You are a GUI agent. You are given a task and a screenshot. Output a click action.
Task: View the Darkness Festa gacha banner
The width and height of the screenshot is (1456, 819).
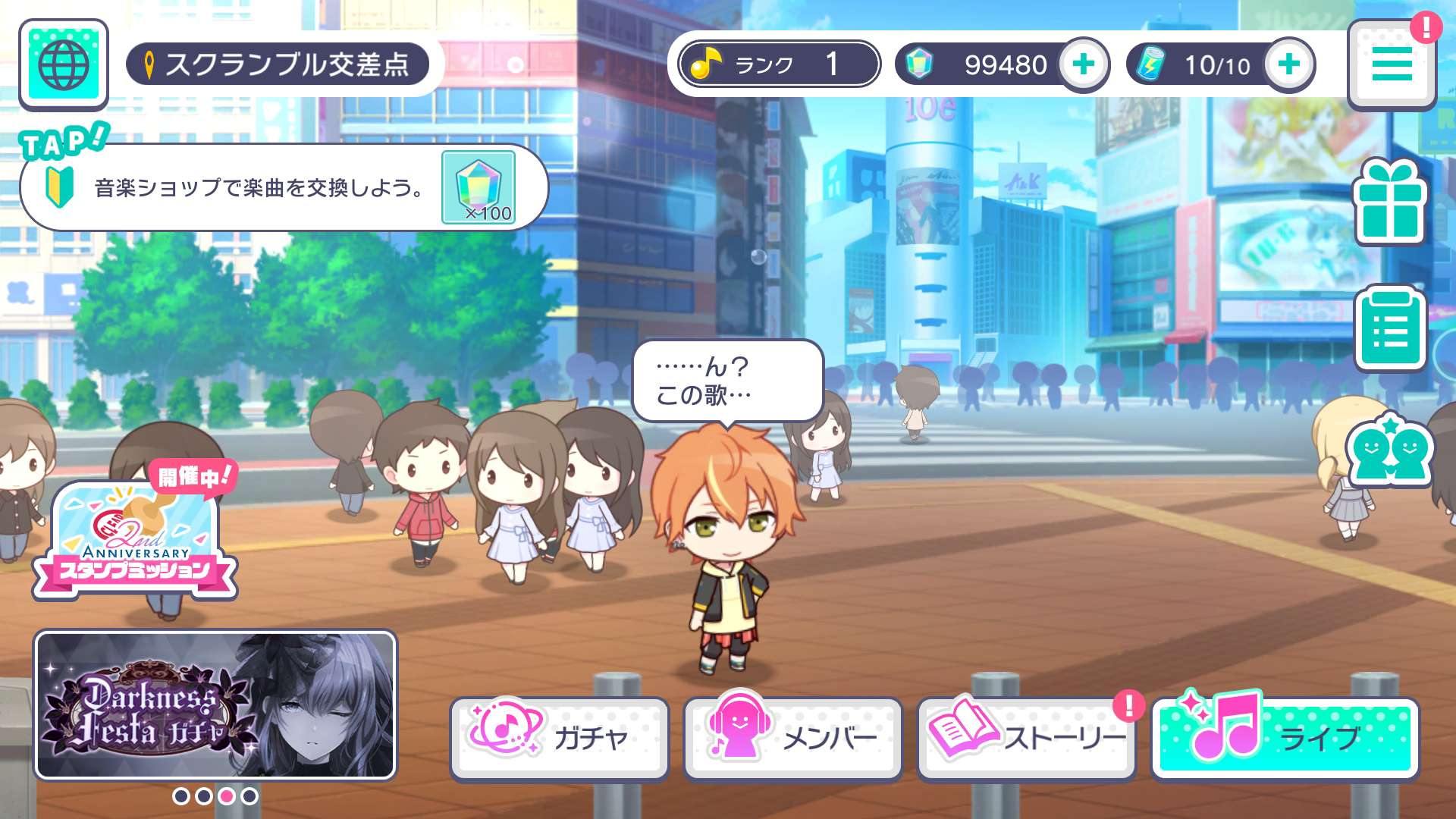(x=215, y=705)
